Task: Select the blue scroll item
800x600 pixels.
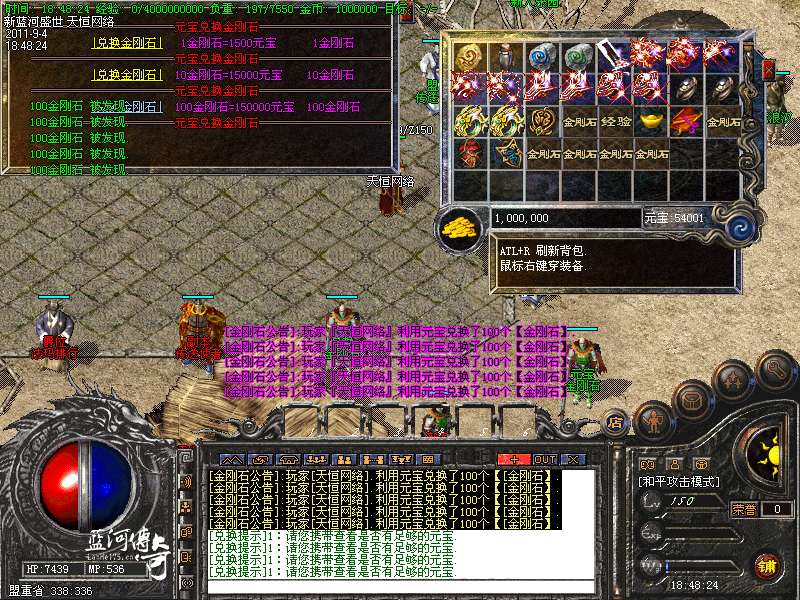Action: click(x=543, y=56)
